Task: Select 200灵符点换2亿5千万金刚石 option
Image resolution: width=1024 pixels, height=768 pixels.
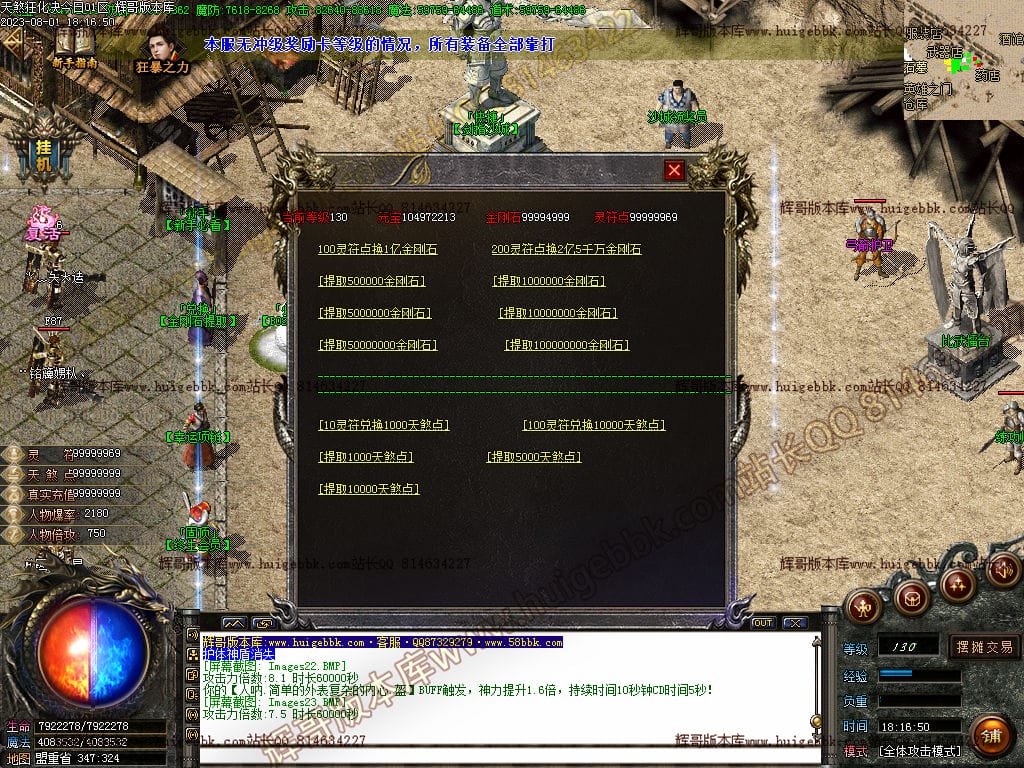Action: [566, 249]
